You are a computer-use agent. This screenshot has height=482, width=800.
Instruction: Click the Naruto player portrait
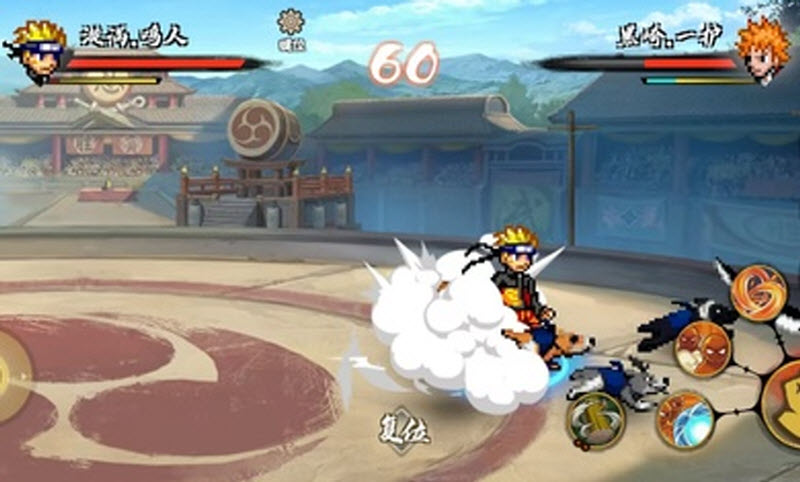tap(37, 50)
